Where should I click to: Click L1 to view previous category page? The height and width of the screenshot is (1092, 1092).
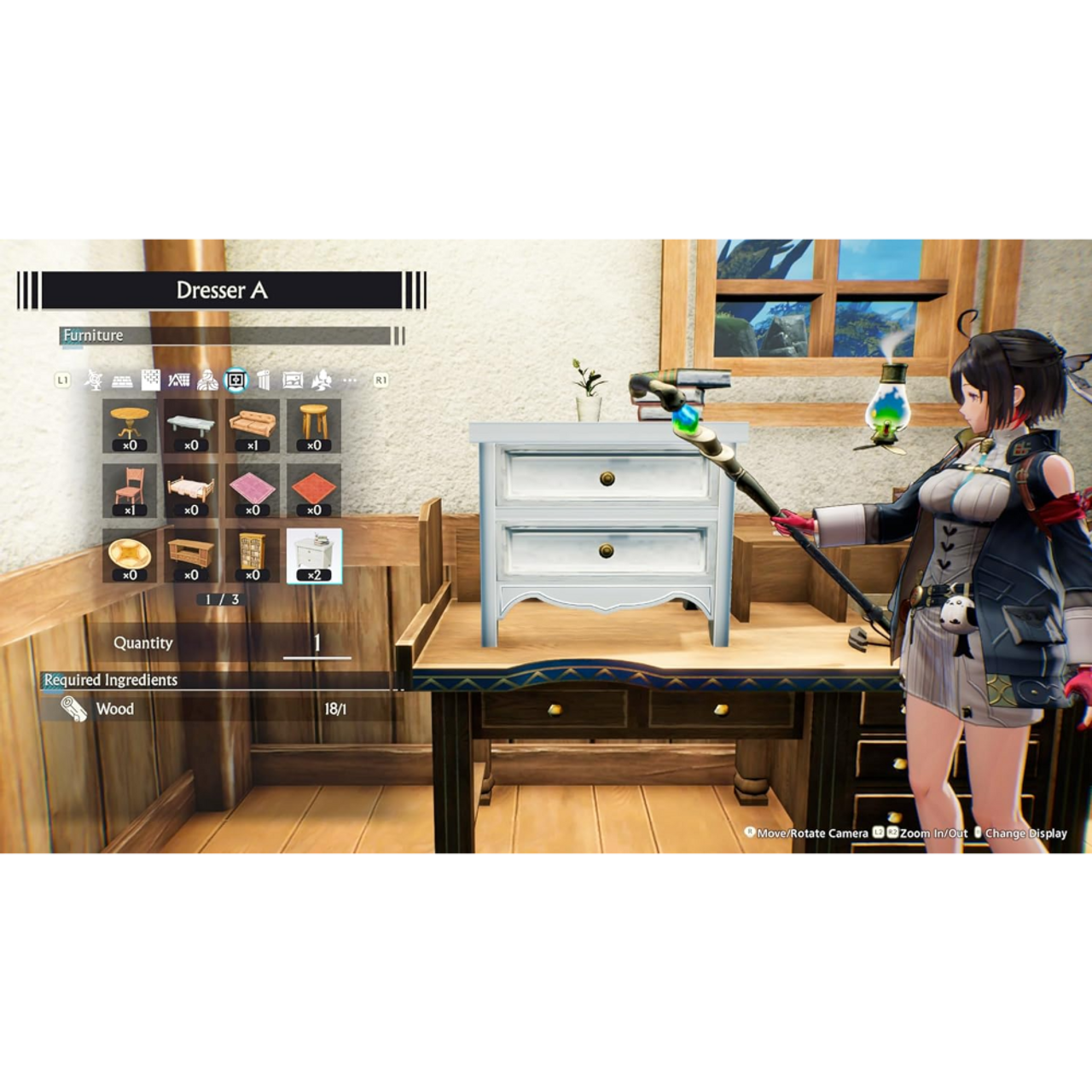pos(62,380)
